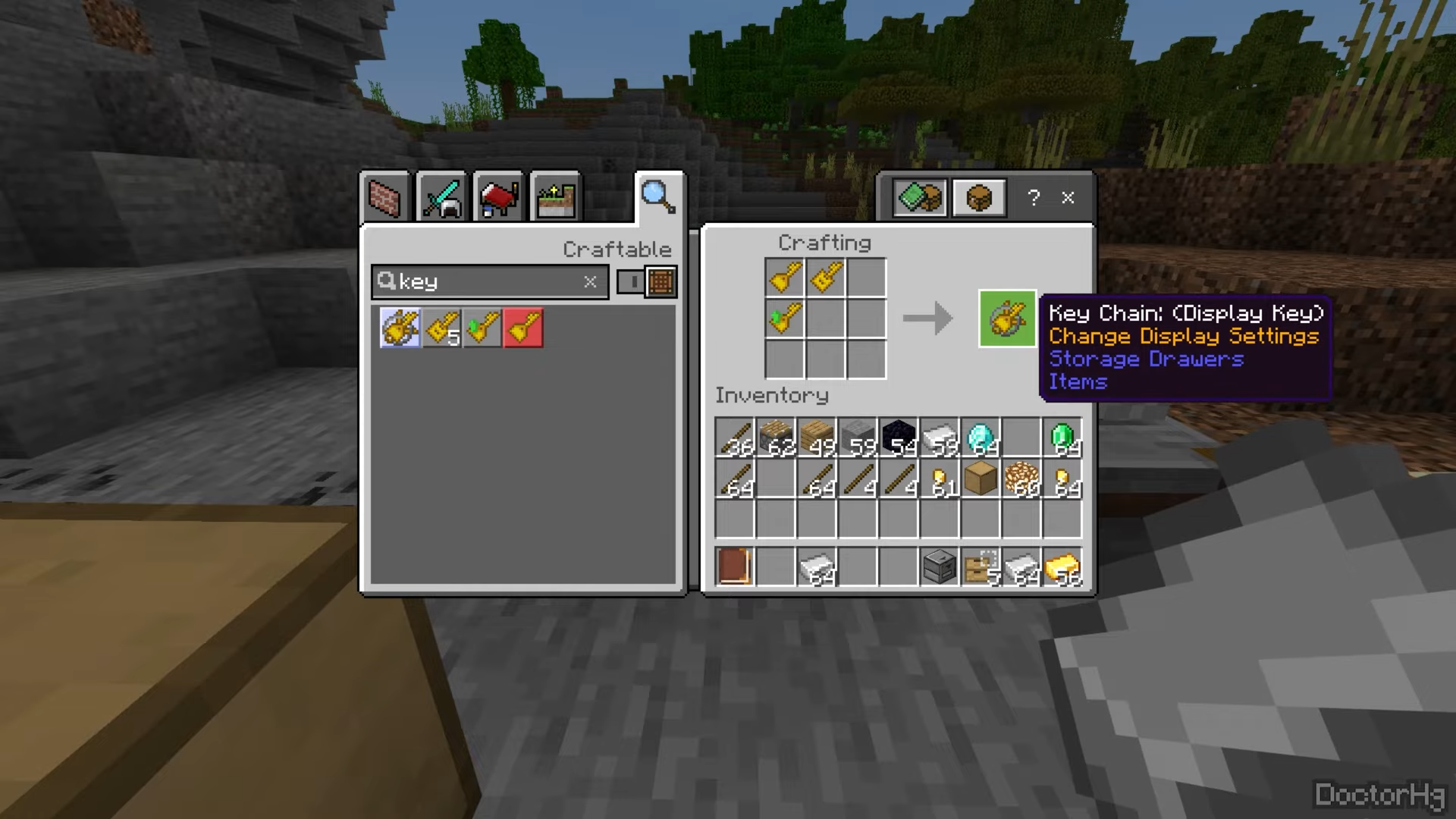This screenshot has width=1456, height=819.
Task: Select the brown book in the hotbar
Action: click(734, 567)
